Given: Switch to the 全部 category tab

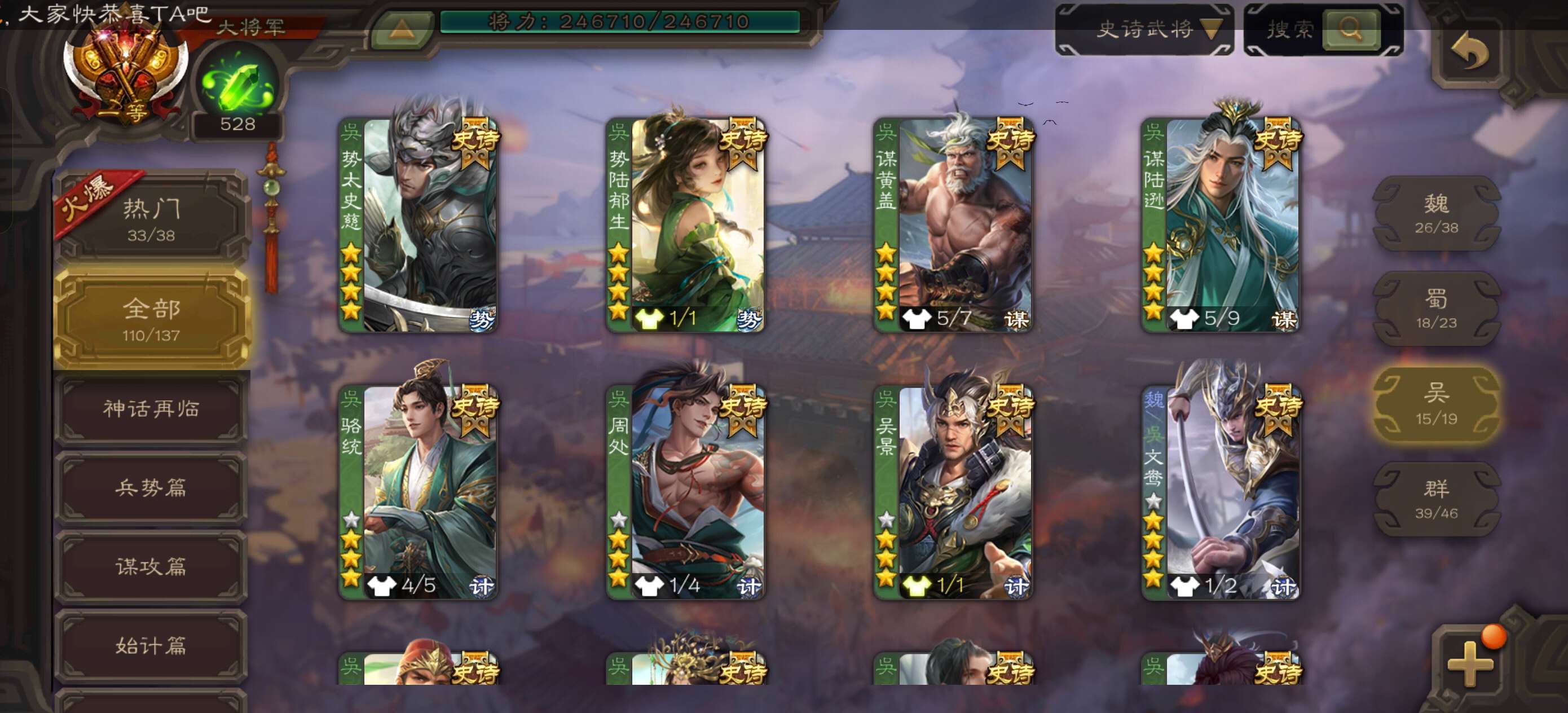Looking at the screenshot, I should click(151, 319).
